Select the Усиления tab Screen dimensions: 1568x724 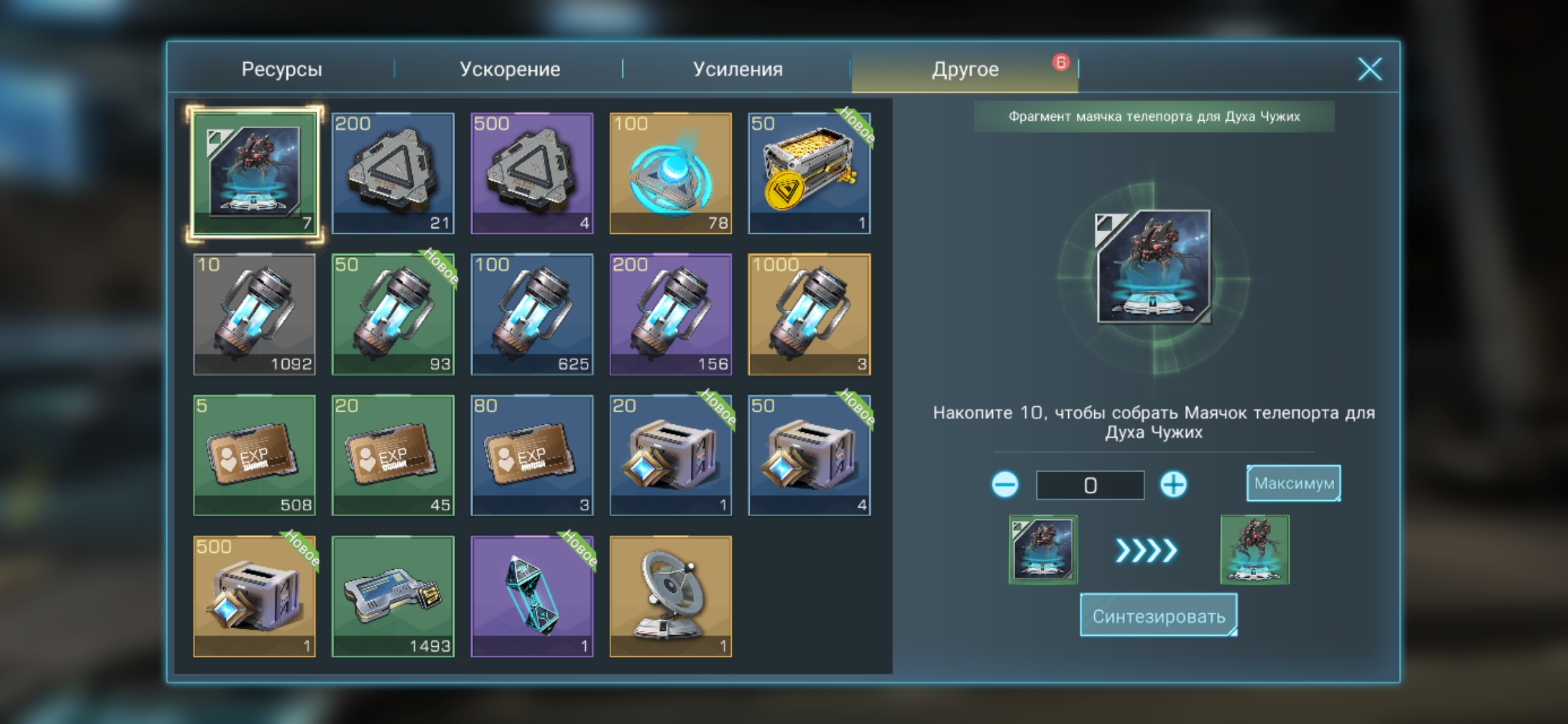tap(737, 69)
